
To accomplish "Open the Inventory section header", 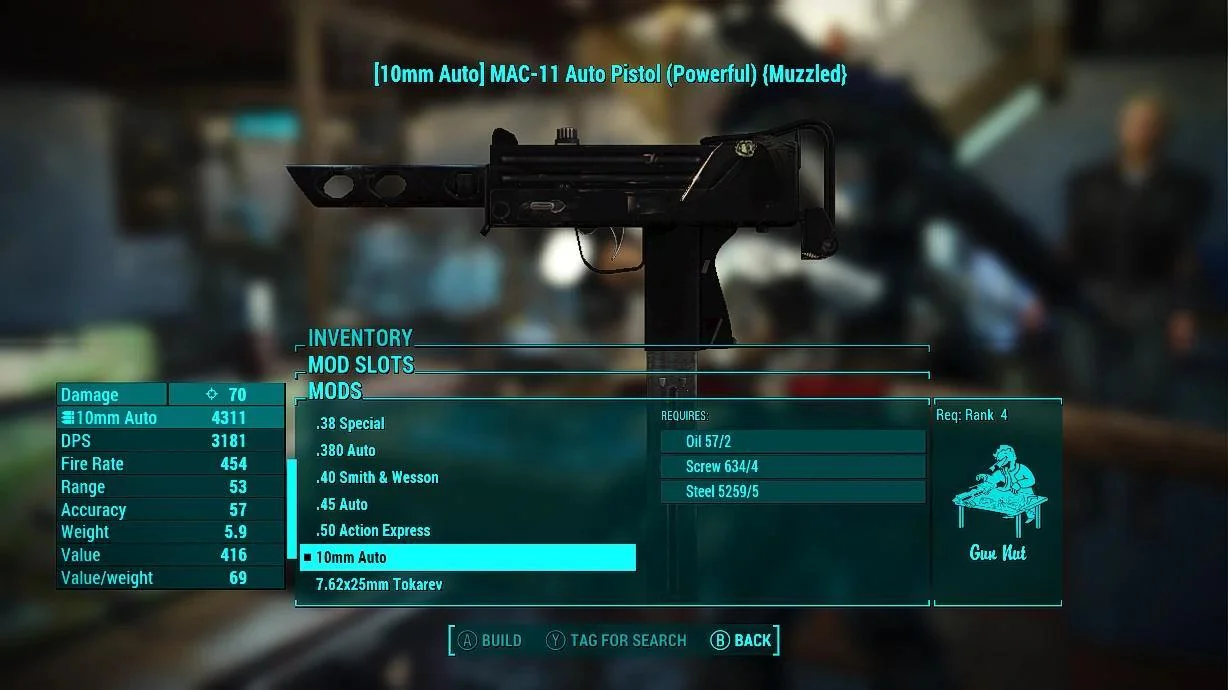I will [x=360, y=339].
